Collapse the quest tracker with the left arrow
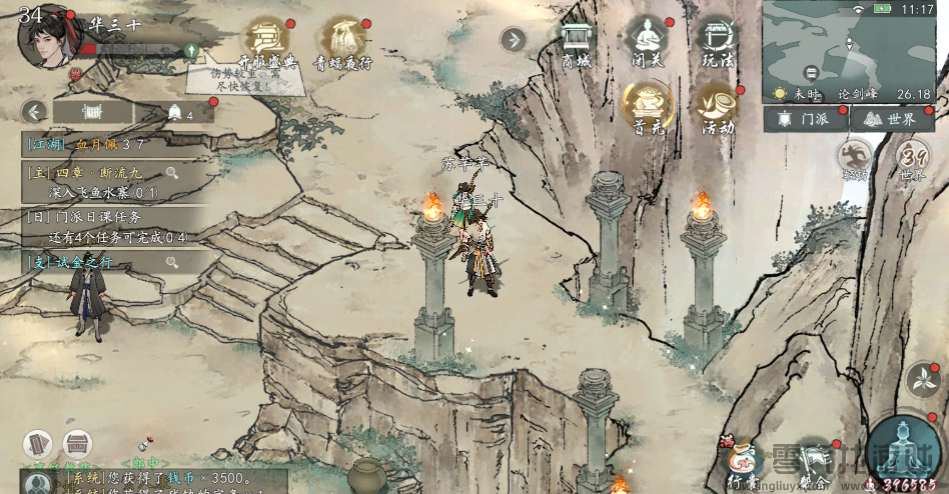The height and width of the screenshot is (494, 949). coord(35,111)
